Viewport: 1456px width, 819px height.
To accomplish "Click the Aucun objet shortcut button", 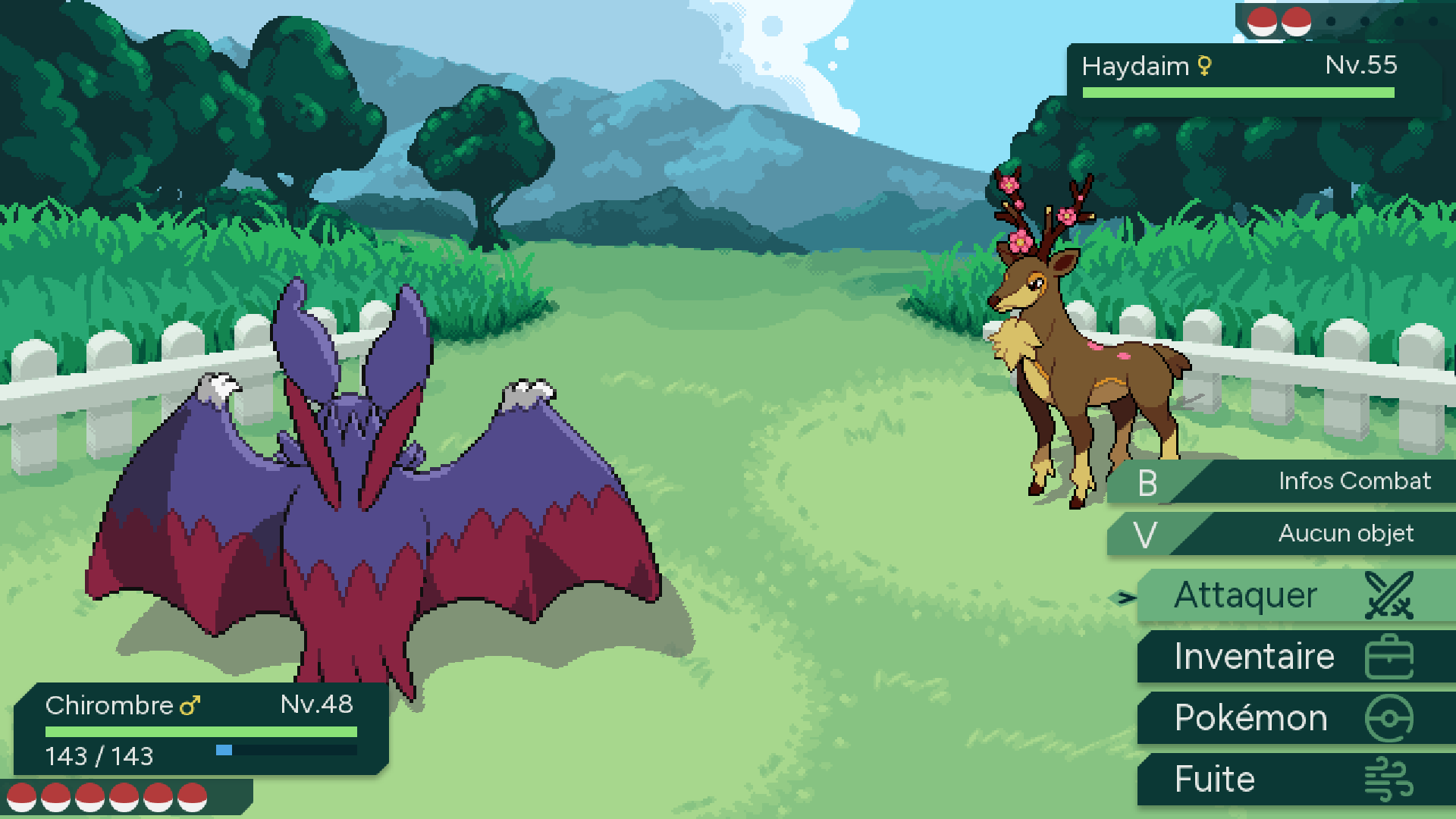I will point(1289,534).
